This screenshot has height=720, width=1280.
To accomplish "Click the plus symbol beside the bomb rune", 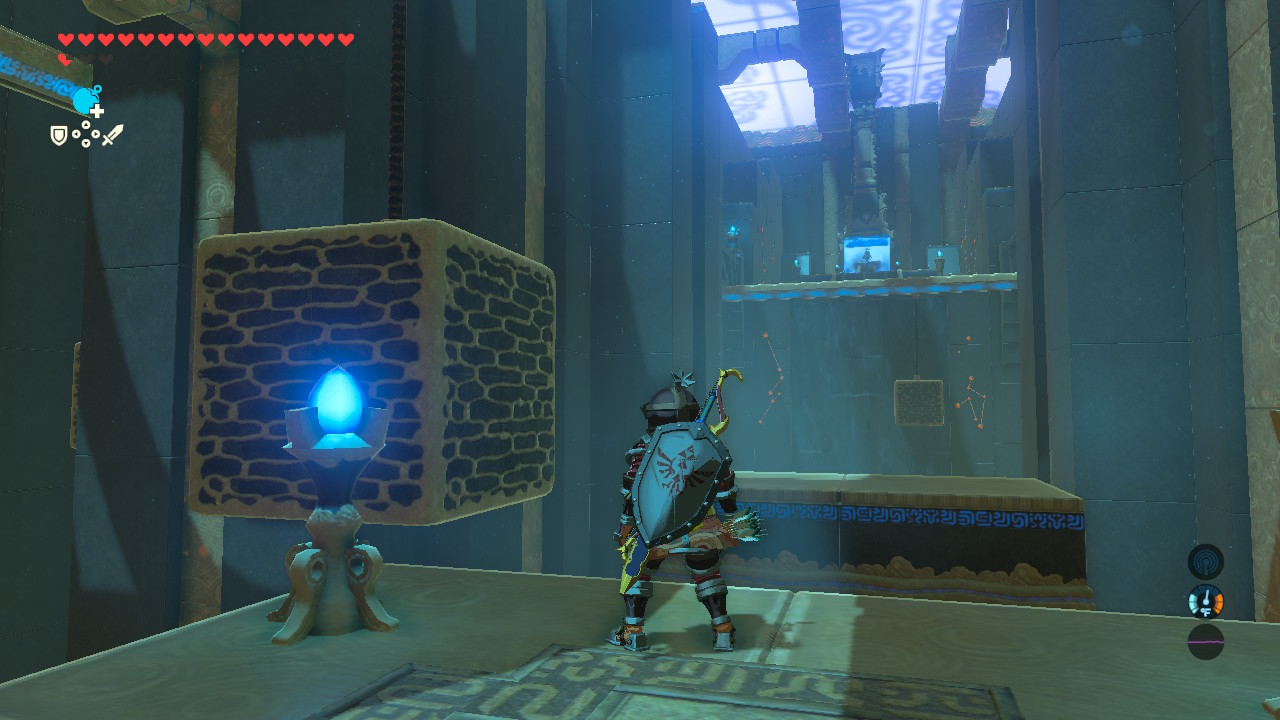I will (97, 110).
